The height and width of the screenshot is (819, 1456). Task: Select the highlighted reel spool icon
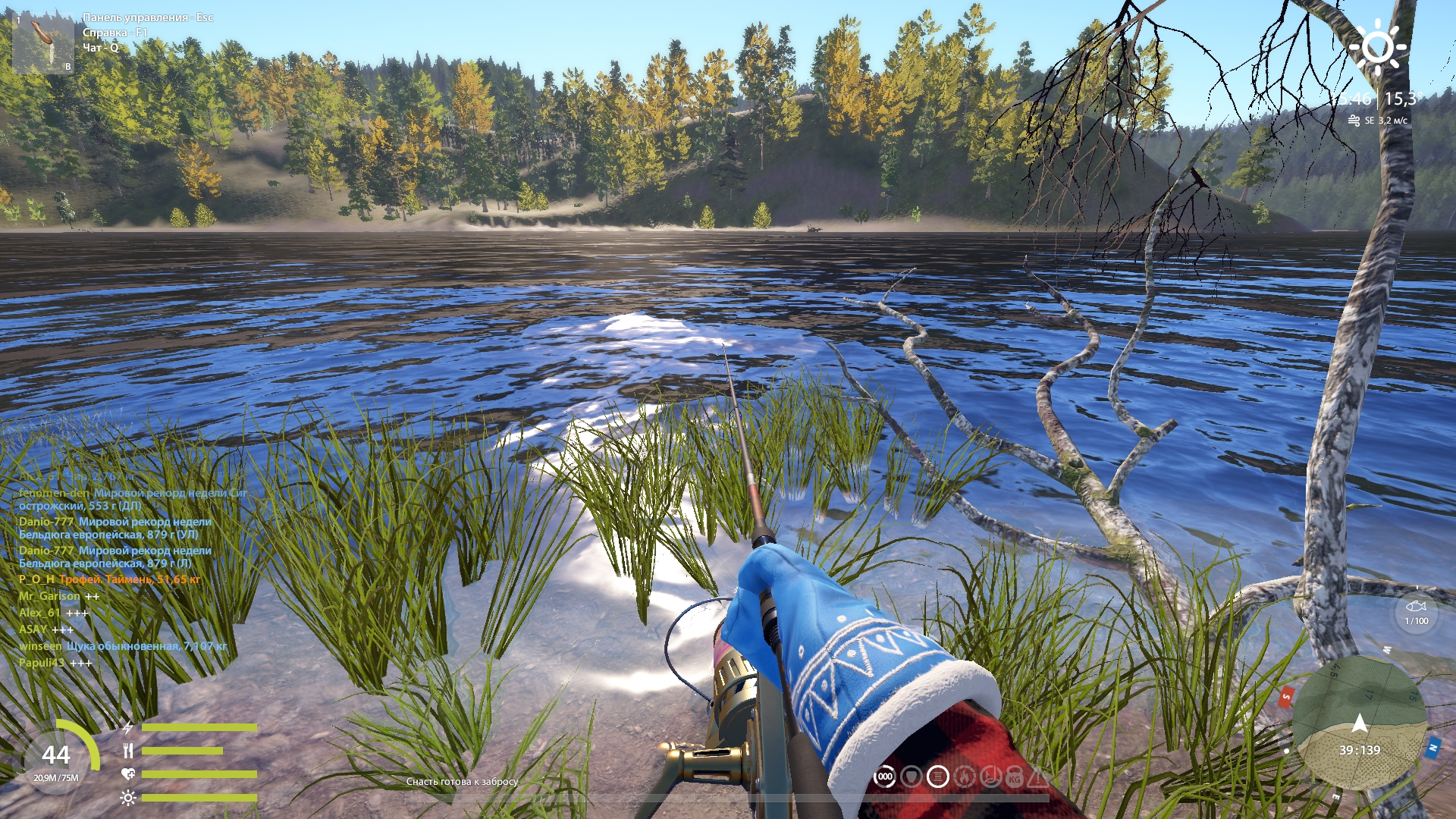coord(938,777)
